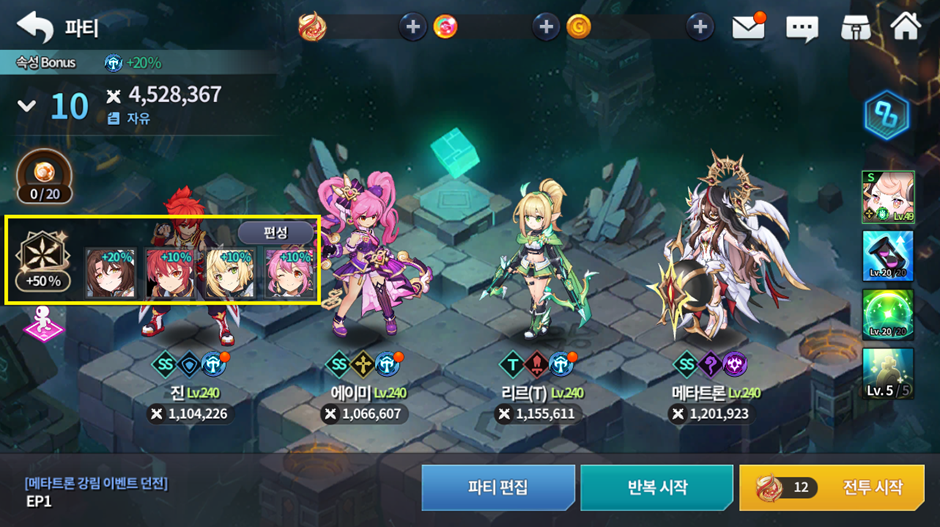The width and height of the screenshot is (940, 527).
Task: Open the chat speech bubble
Action: (801, 27)
